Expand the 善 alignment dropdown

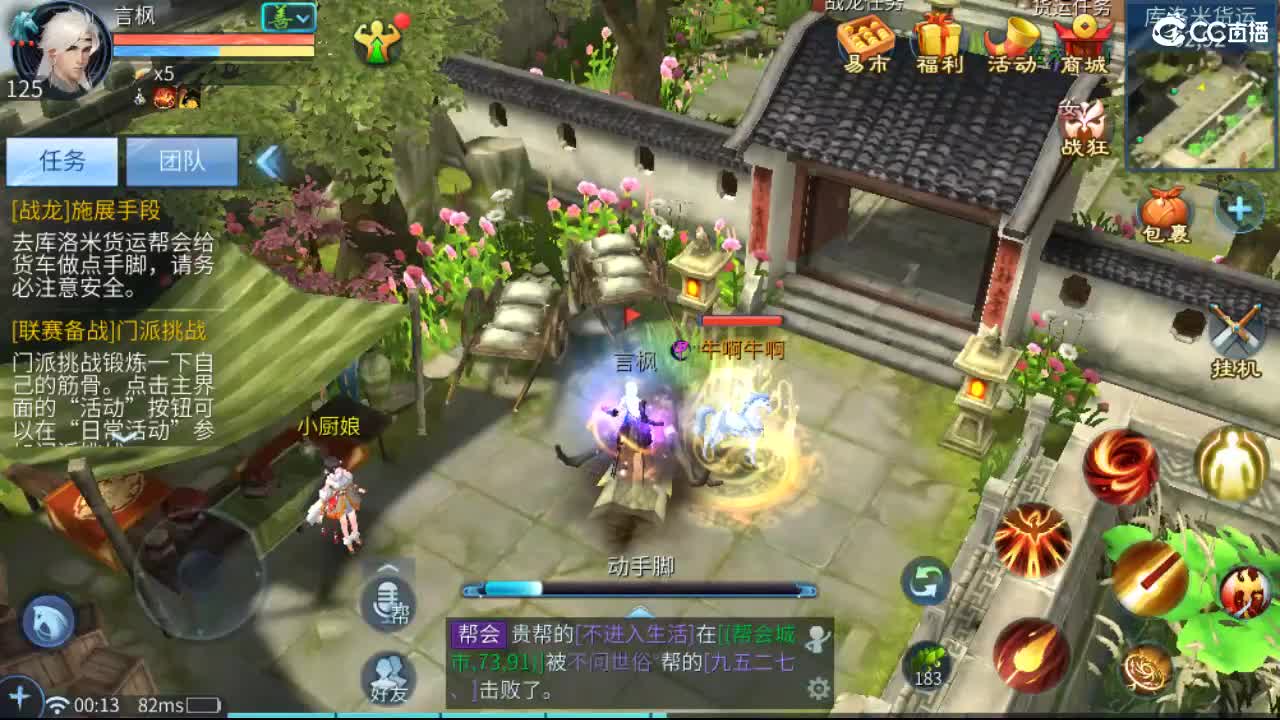coord(288,17)
